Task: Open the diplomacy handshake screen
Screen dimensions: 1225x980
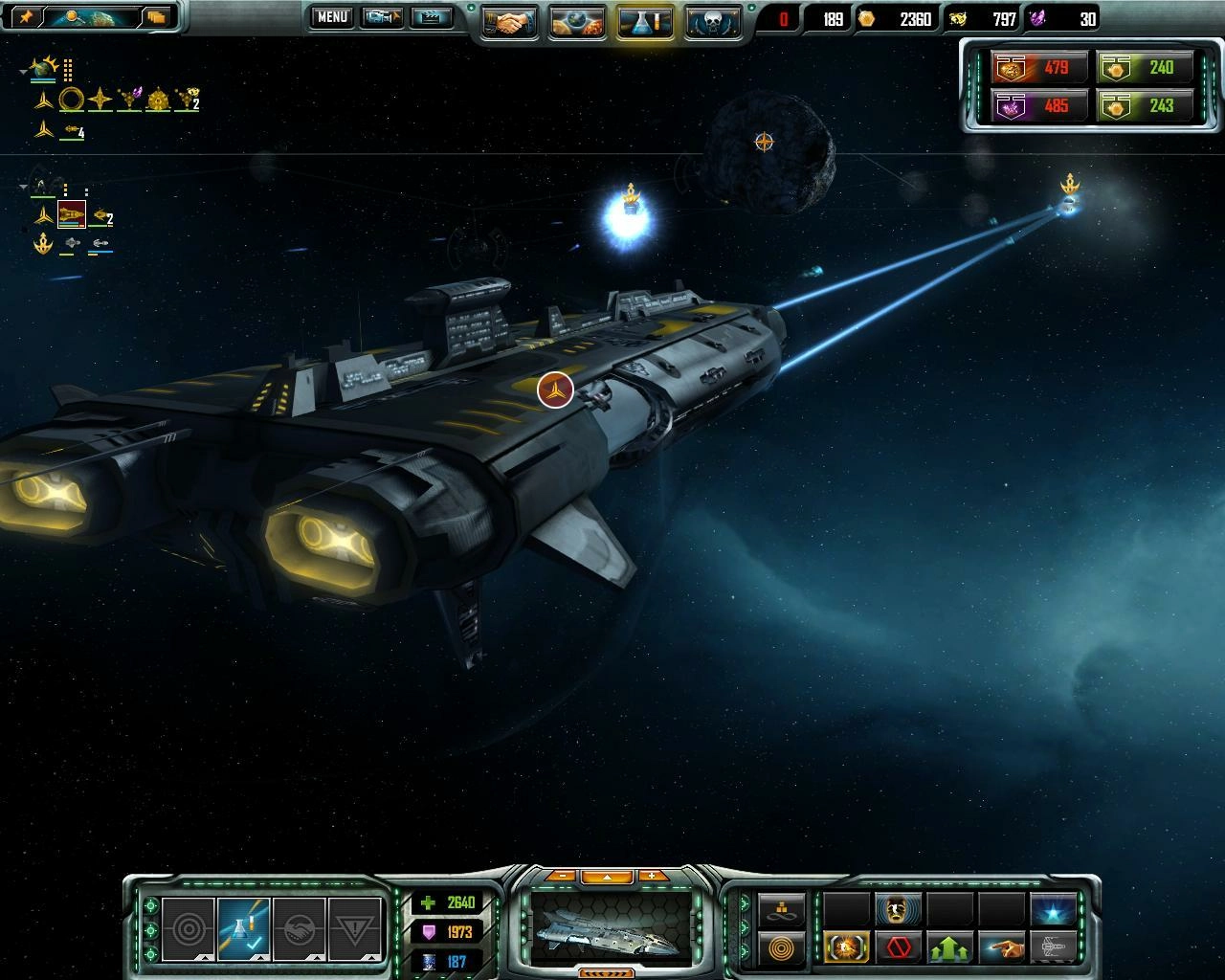Action: pos(508,21)
